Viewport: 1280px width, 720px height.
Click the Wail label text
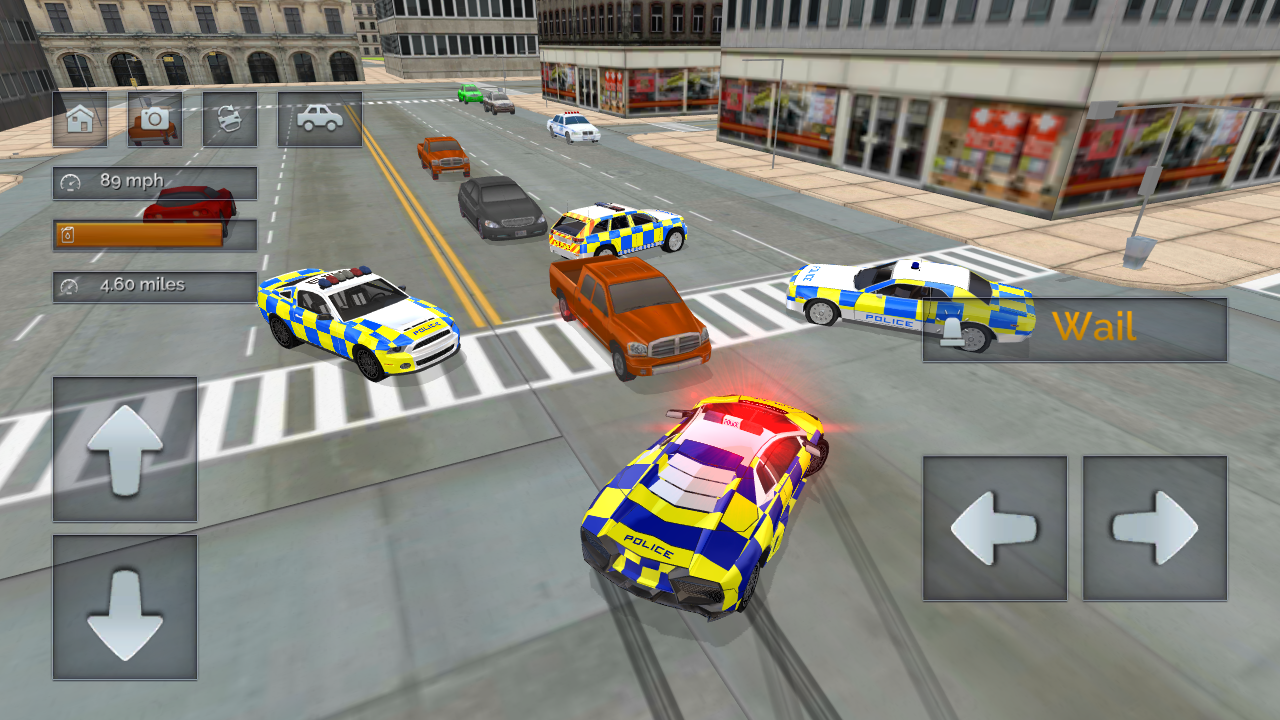pos(1095,327)
